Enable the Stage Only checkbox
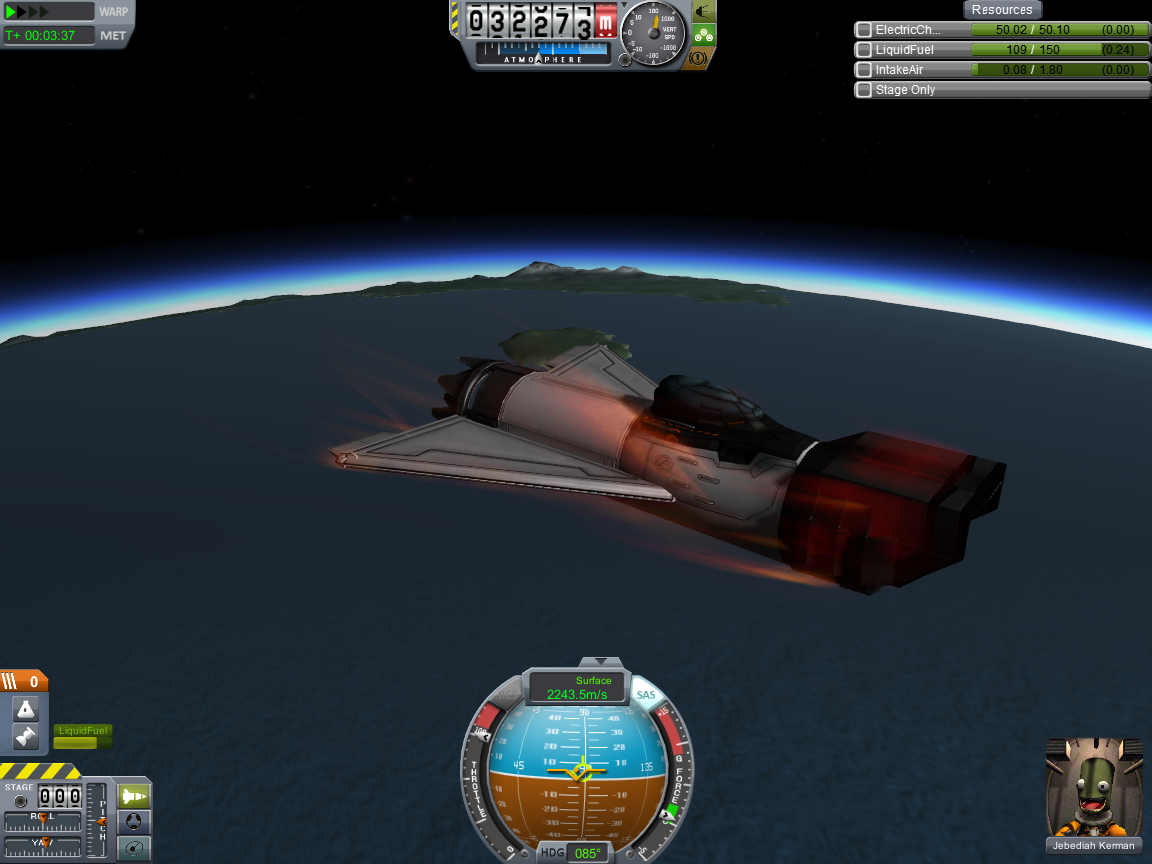1152x864 pixels. 864,90
